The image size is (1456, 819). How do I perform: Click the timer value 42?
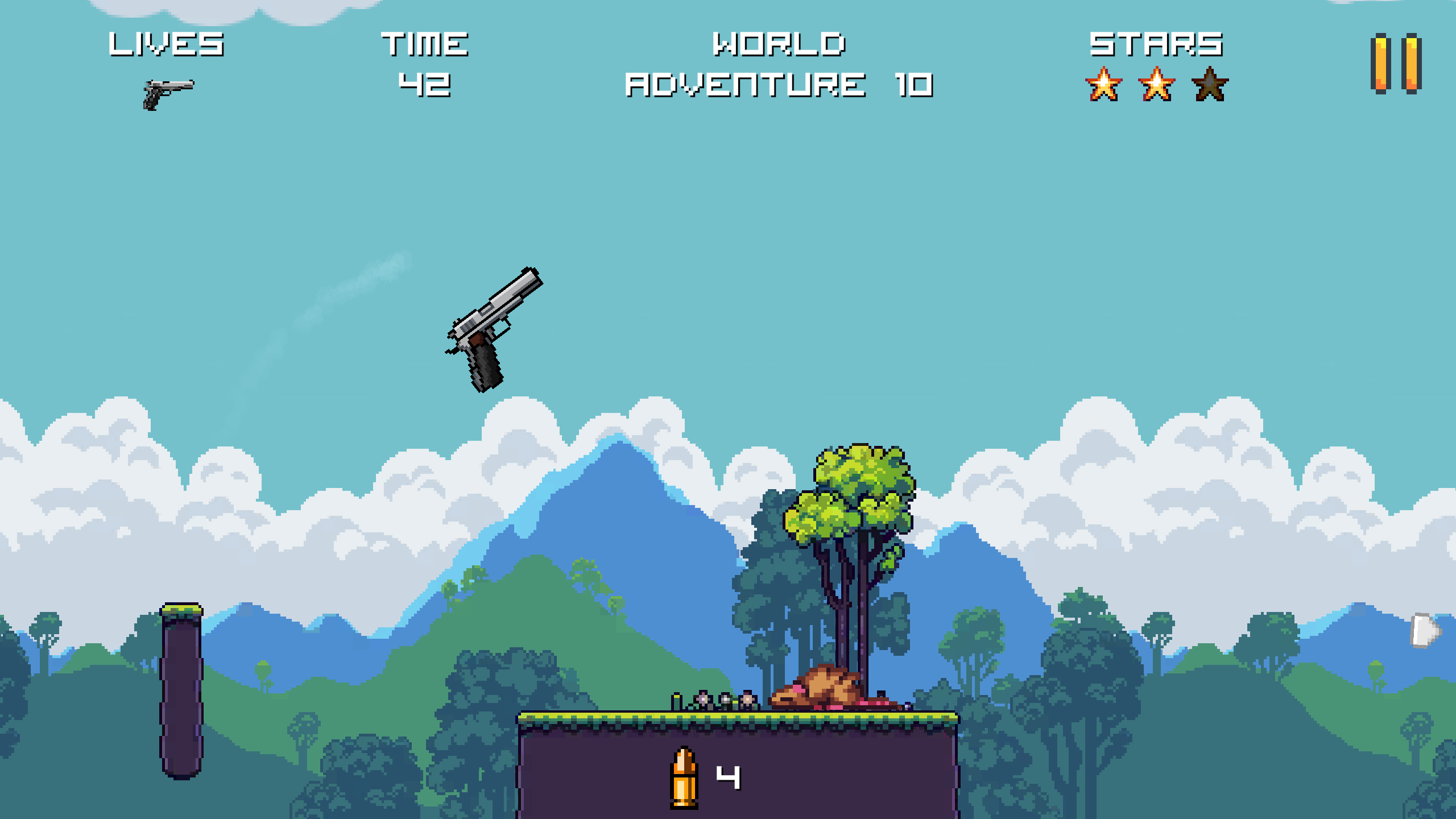[x=425, y=85]
